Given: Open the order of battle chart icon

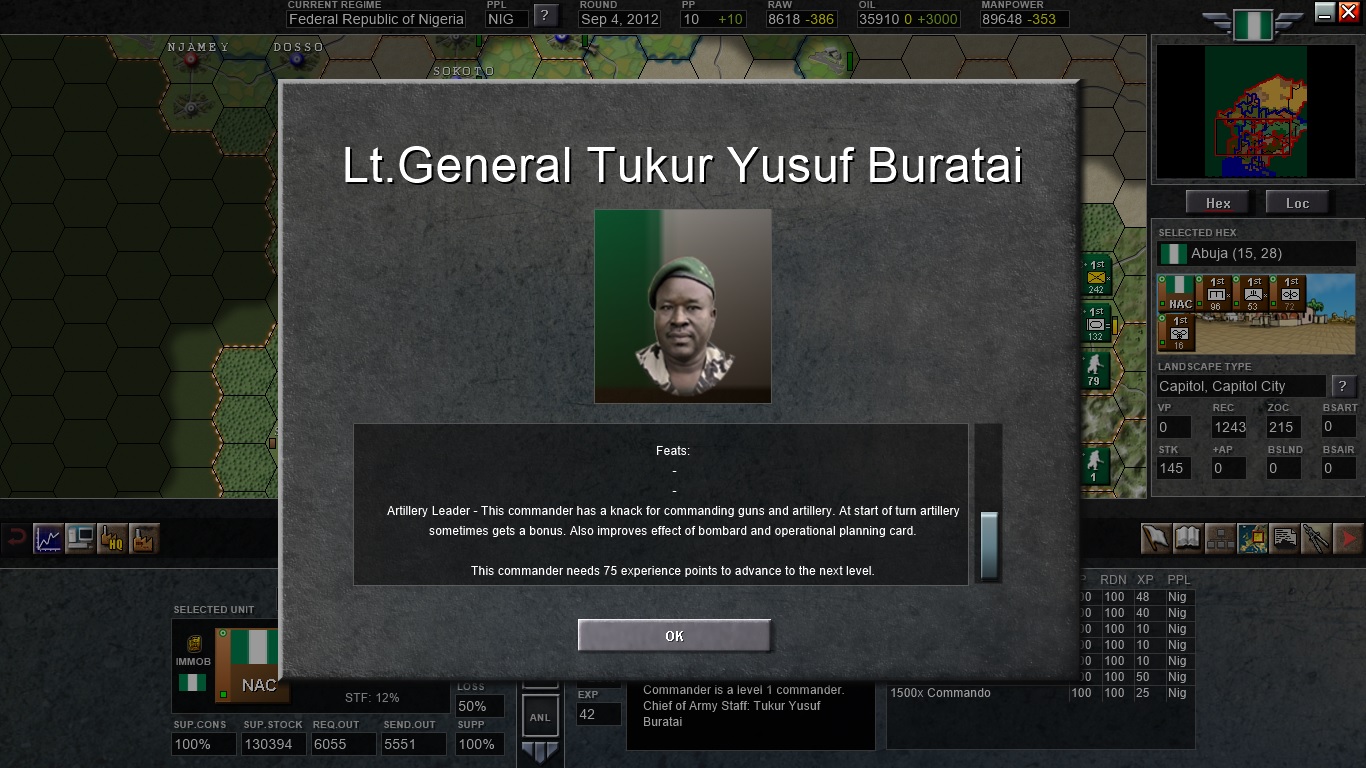Looking at the screenshot, I should coord(1220,538).
